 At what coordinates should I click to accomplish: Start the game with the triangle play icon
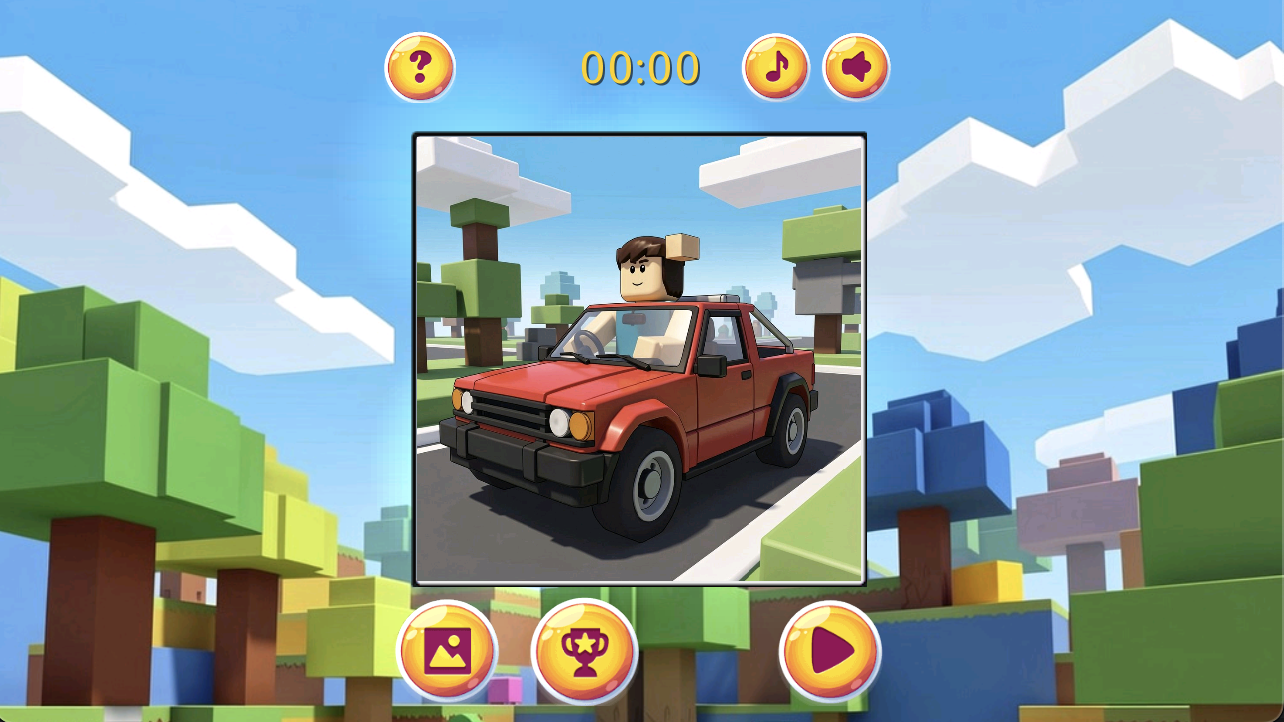click(833, 650)
